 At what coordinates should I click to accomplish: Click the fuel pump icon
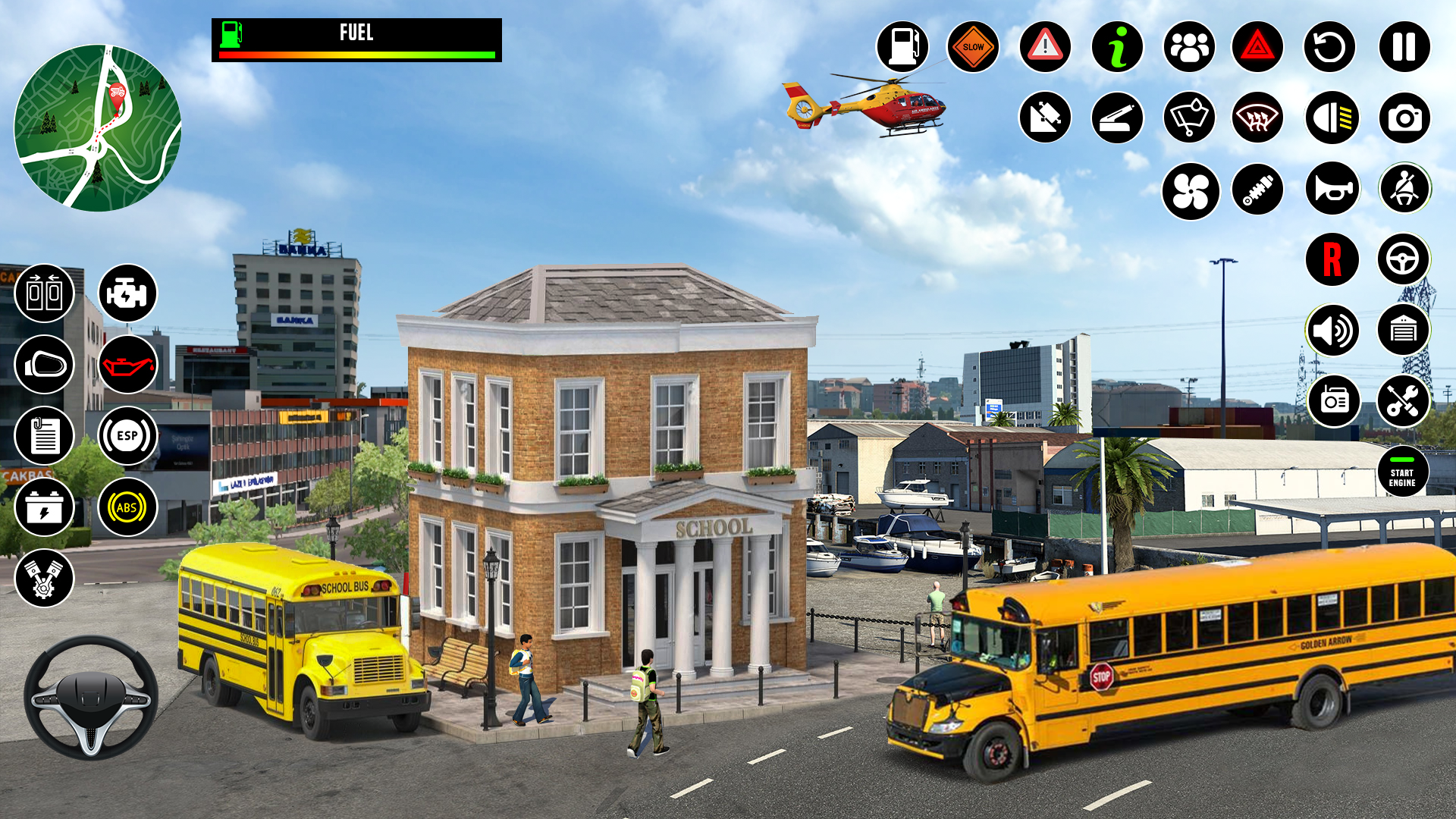[x=902, y=47]
